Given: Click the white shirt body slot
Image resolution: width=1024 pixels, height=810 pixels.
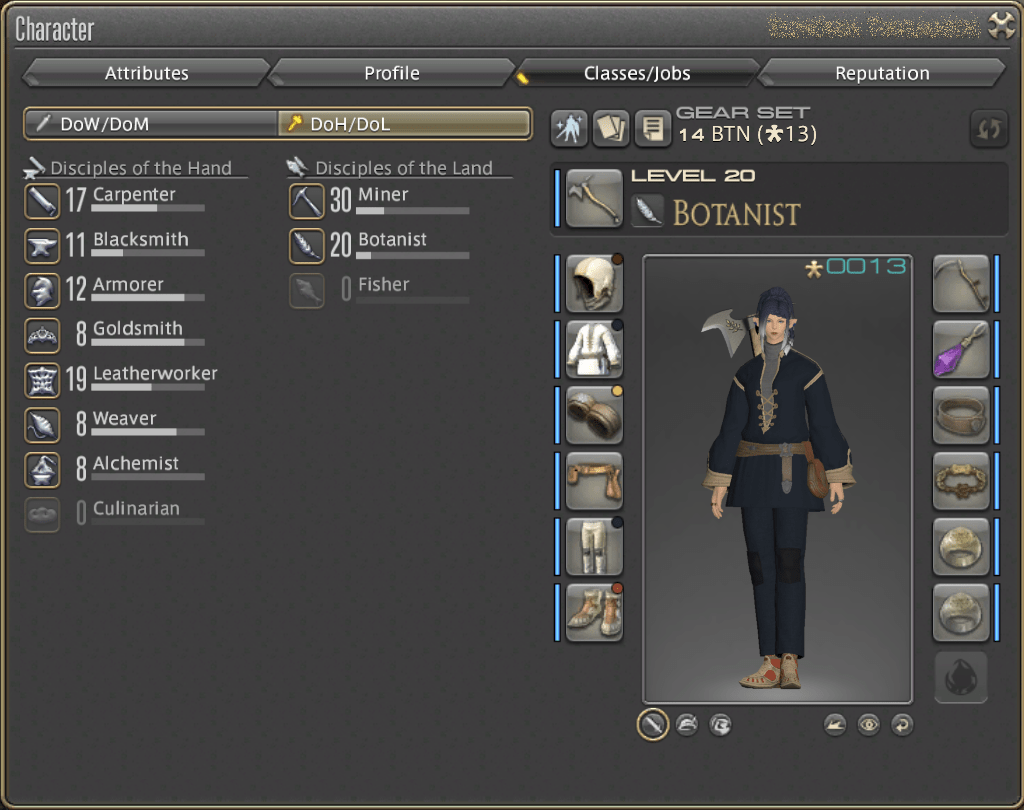Looking at the screenshot, I should coord(595,349).
